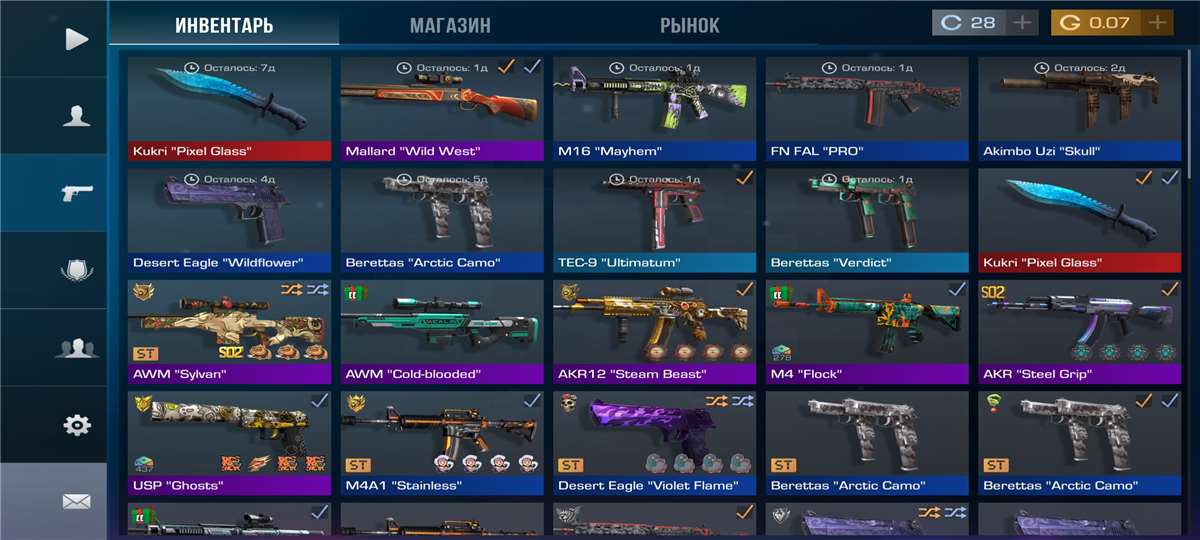Click the plus button beside gold balance
This screenshot has height=540, width=1200.
click(1158, 23)
